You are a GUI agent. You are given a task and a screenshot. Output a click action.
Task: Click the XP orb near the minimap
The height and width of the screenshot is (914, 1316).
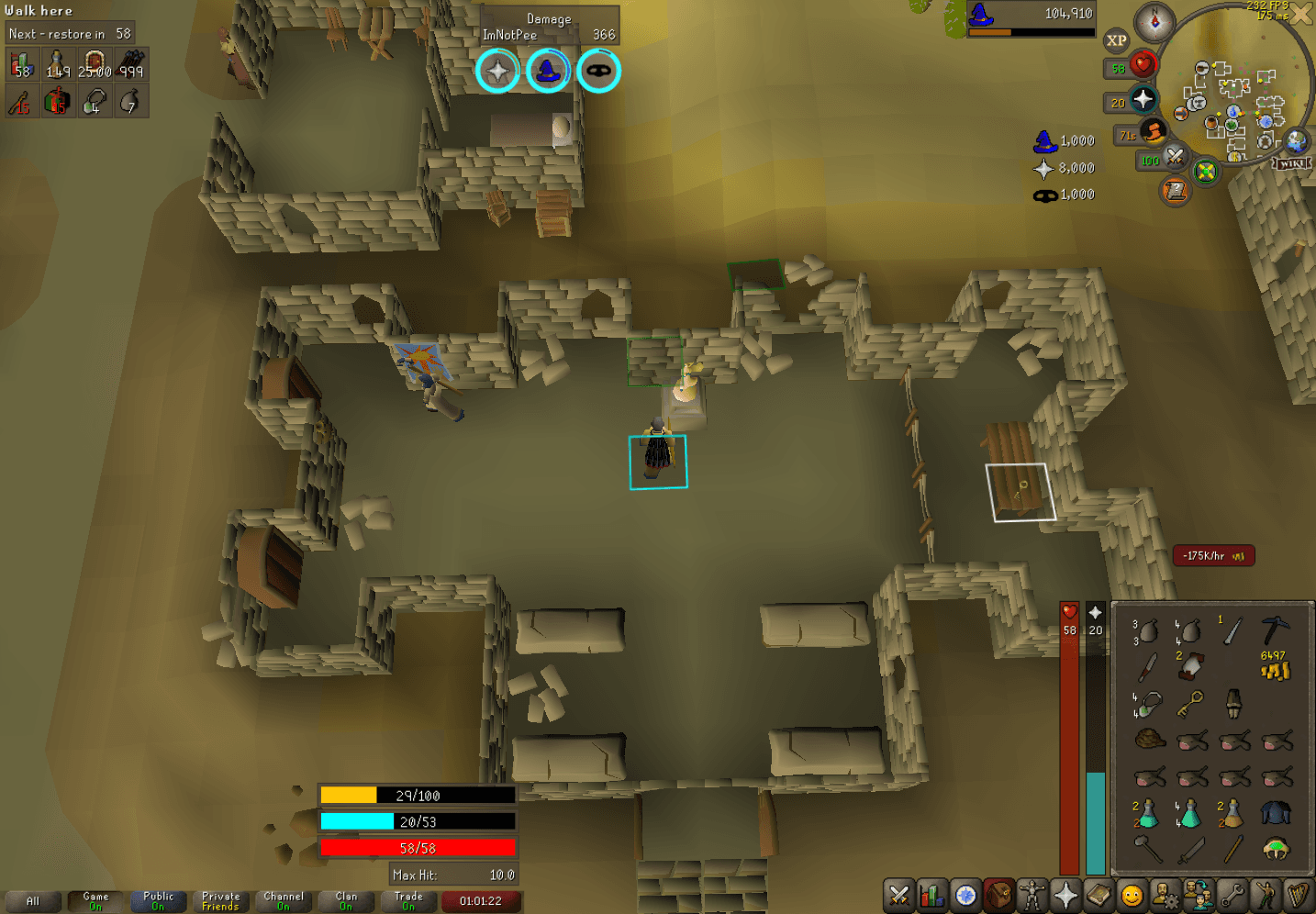tap(1117, 39)
